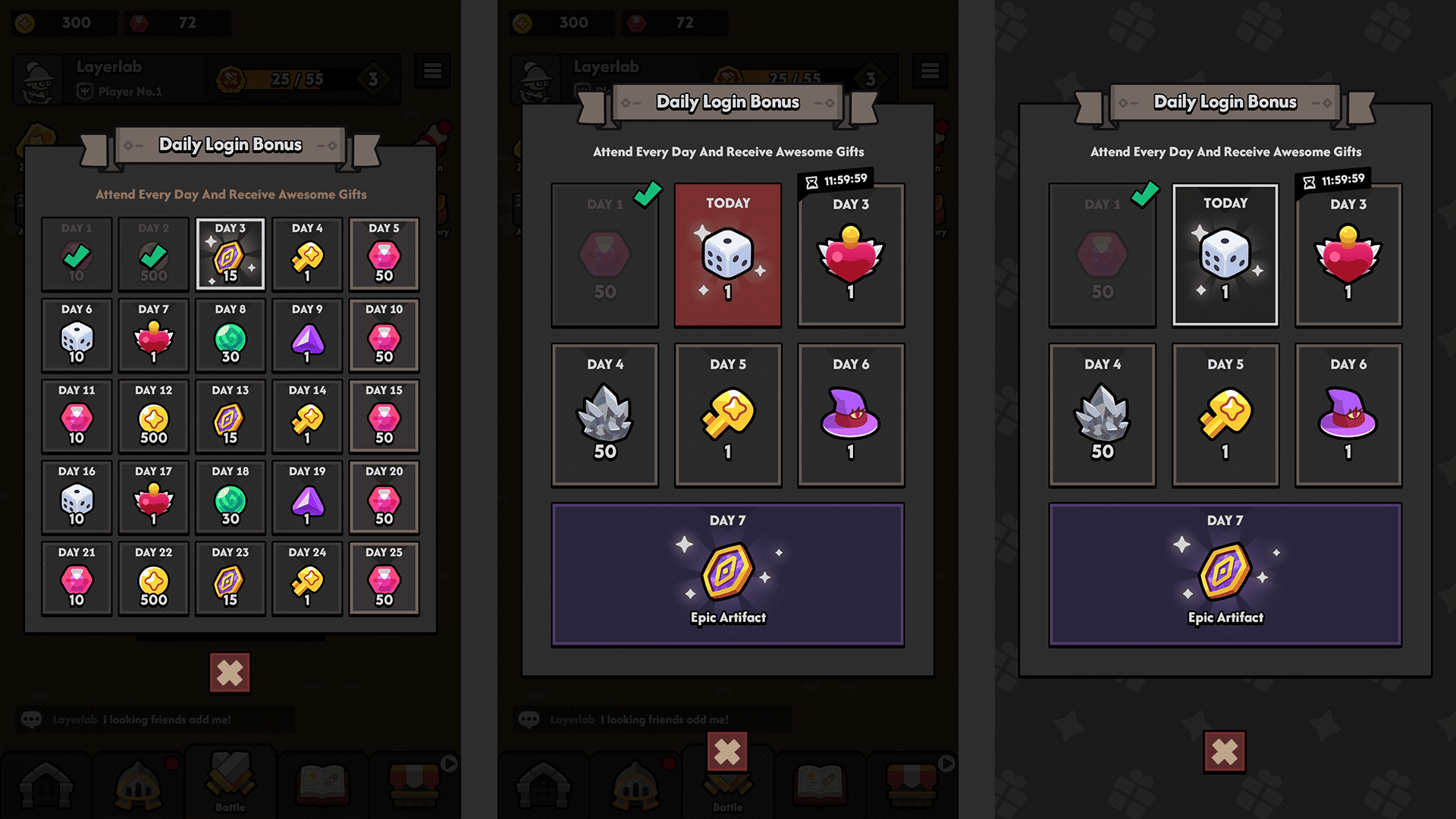Claim the red TODAY dice reward

(727, 255)
